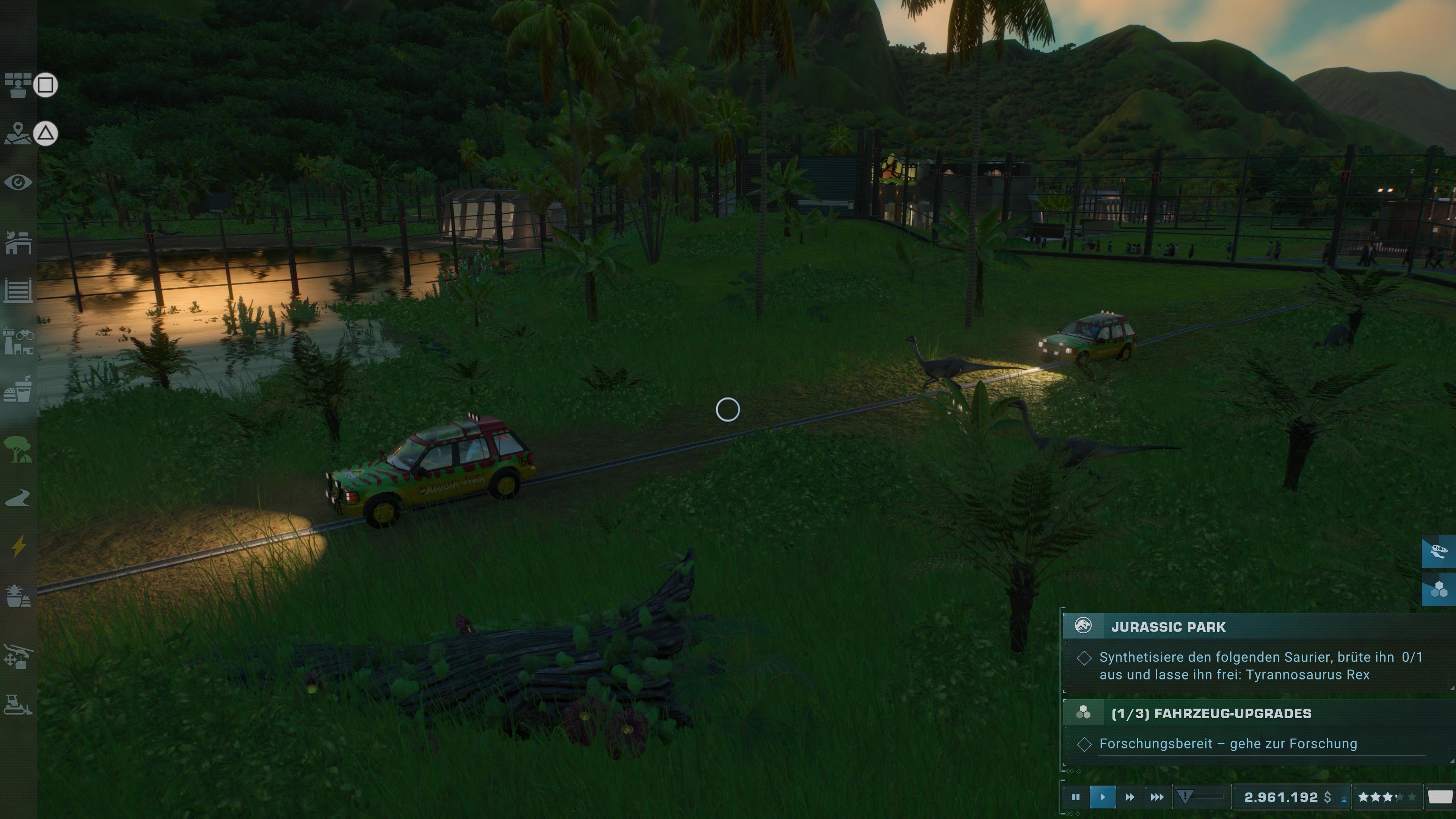Expand the alert warning triangle indicator
The width and height of the screenshot is (1456, 819).
pyautogui.click(x=1185, y=796)
